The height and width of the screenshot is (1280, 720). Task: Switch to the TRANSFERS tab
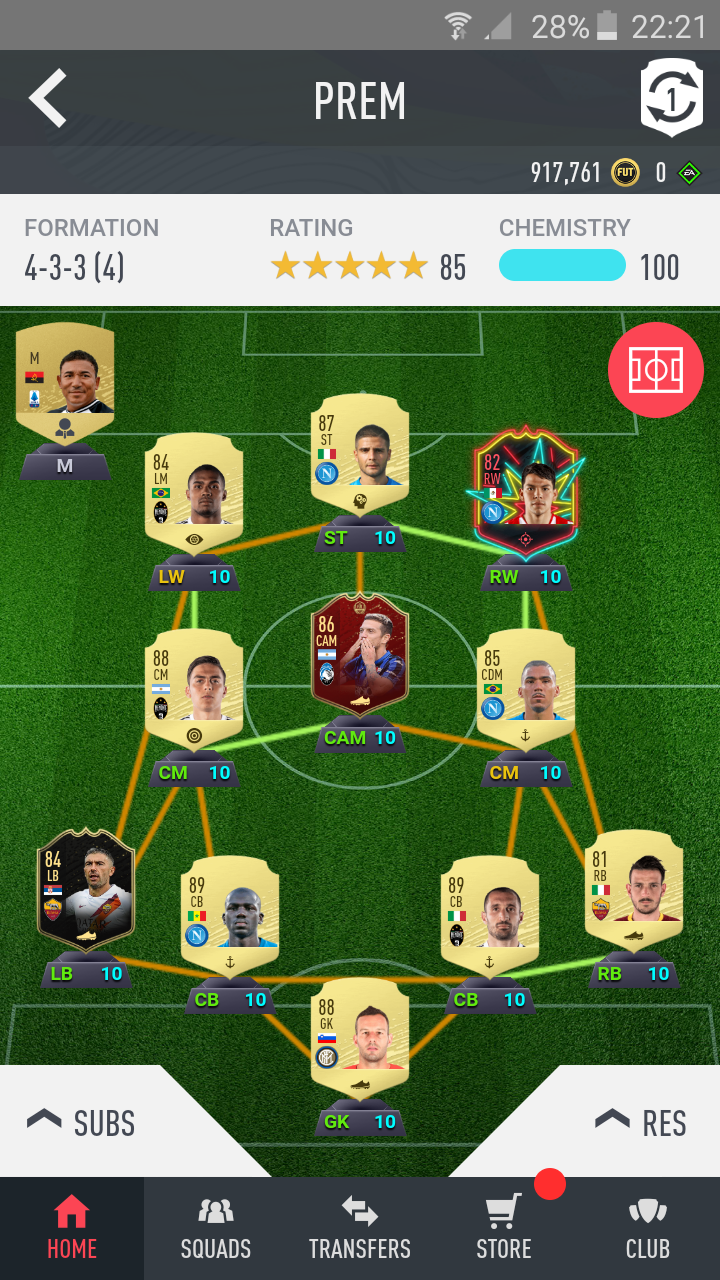tap(360, 1229)
